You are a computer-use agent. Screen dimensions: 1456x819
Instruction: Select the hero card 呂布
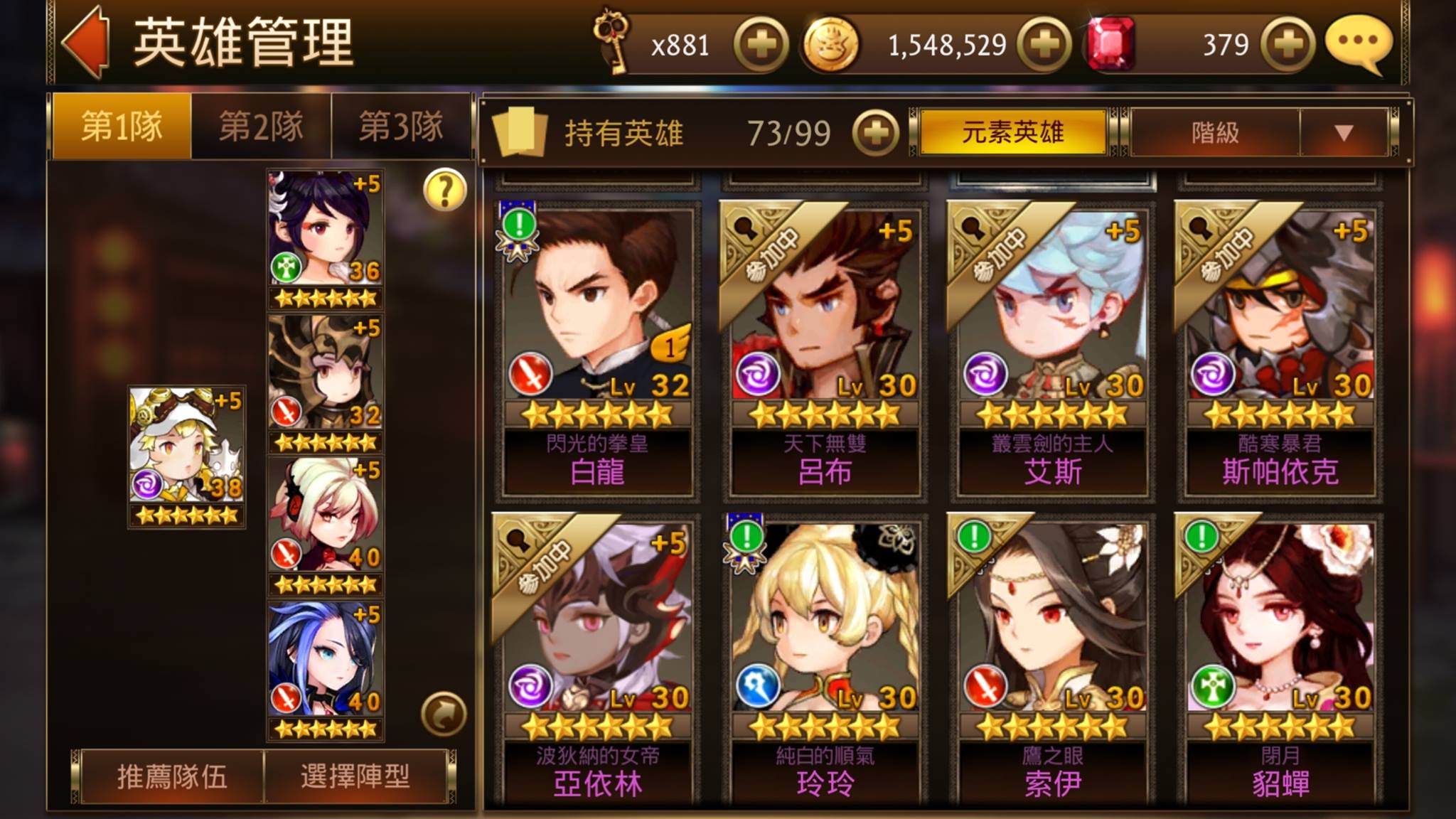pos(825,348)
